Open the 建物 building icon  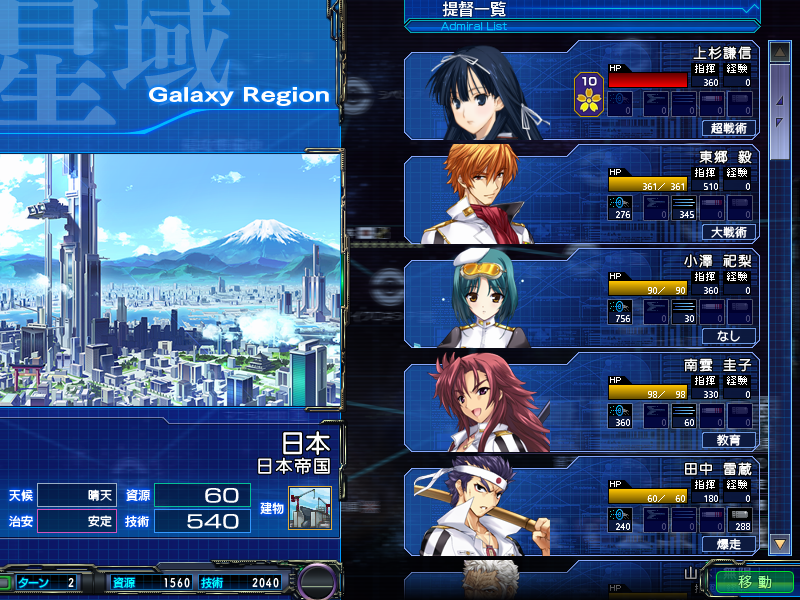(x=309, y=508)
